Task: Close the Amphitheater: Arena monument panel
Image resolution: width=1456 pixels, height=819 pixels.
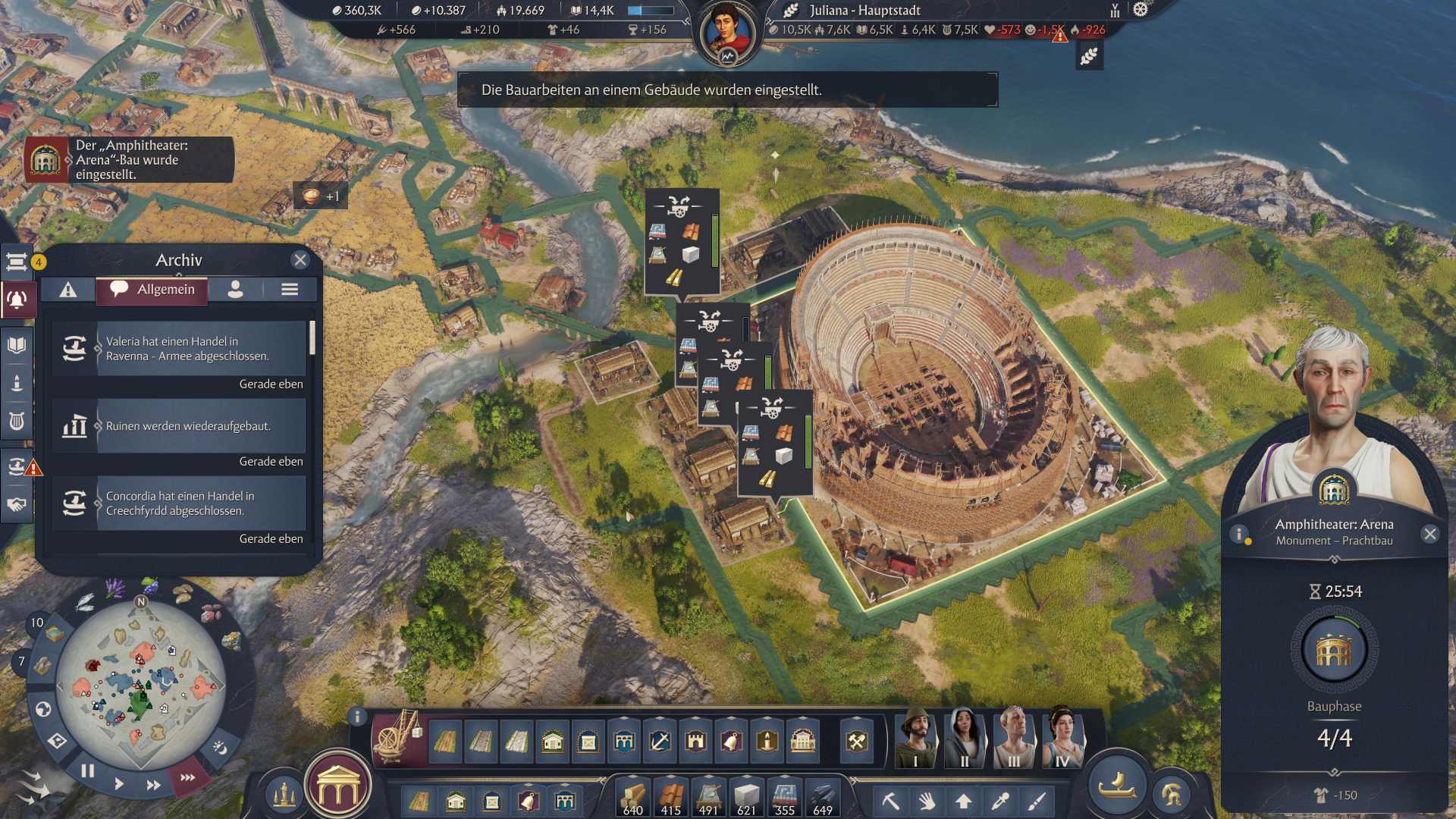Action: (1430, 534)
